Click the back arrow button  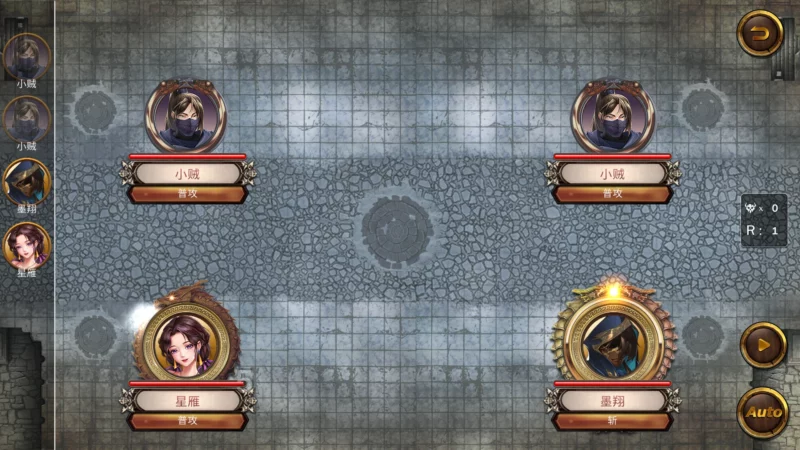tap(760, 34)
